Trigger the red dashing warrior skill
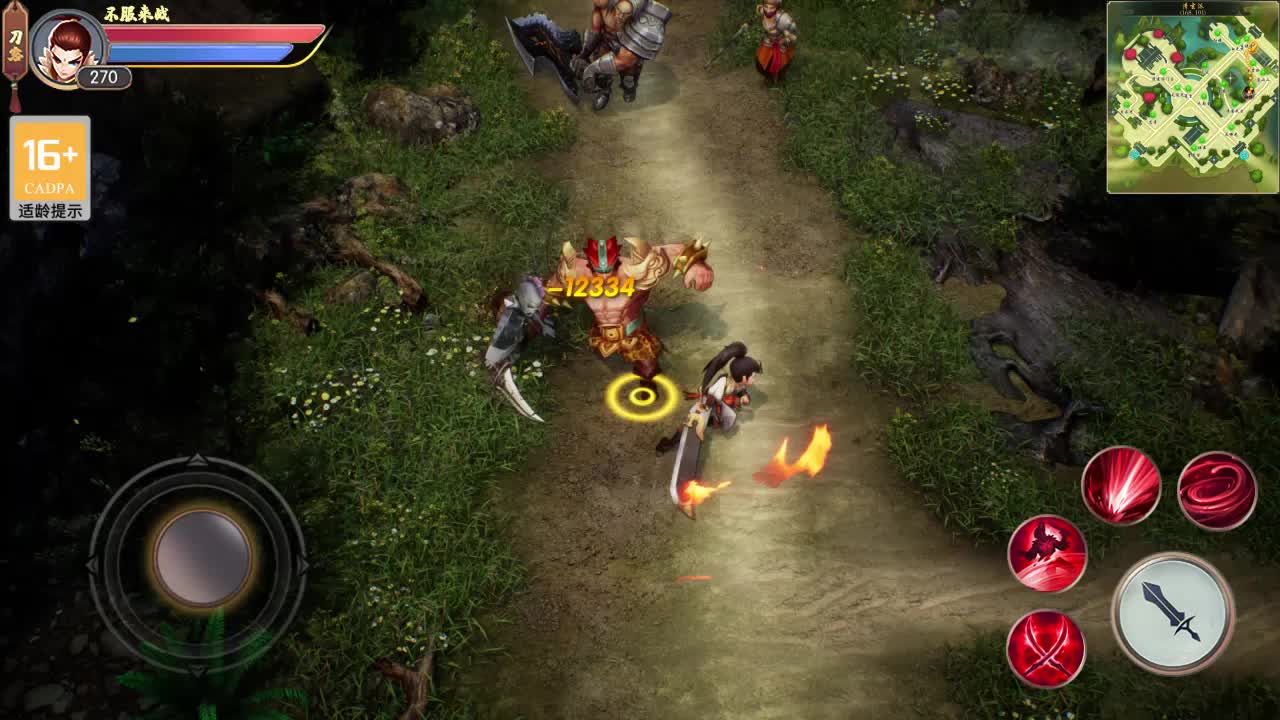 click(1046, 553)
